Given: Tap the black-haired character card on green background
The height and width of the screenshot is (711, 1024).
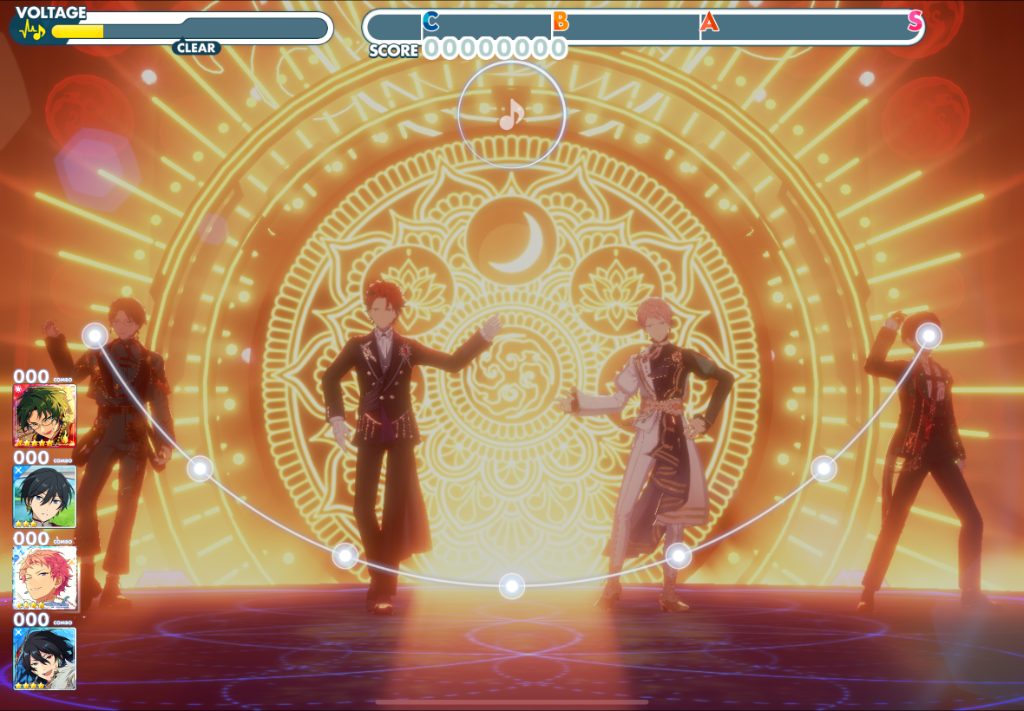Looking at the screenshot, I should point(44,496).
